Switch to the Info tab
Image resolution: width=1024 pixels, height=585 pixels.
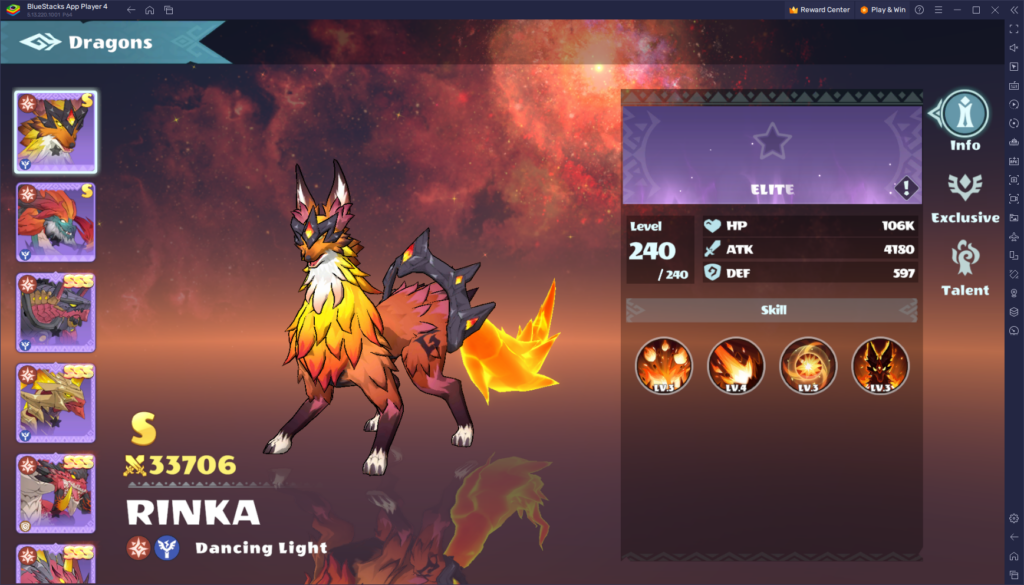[965, 121]
